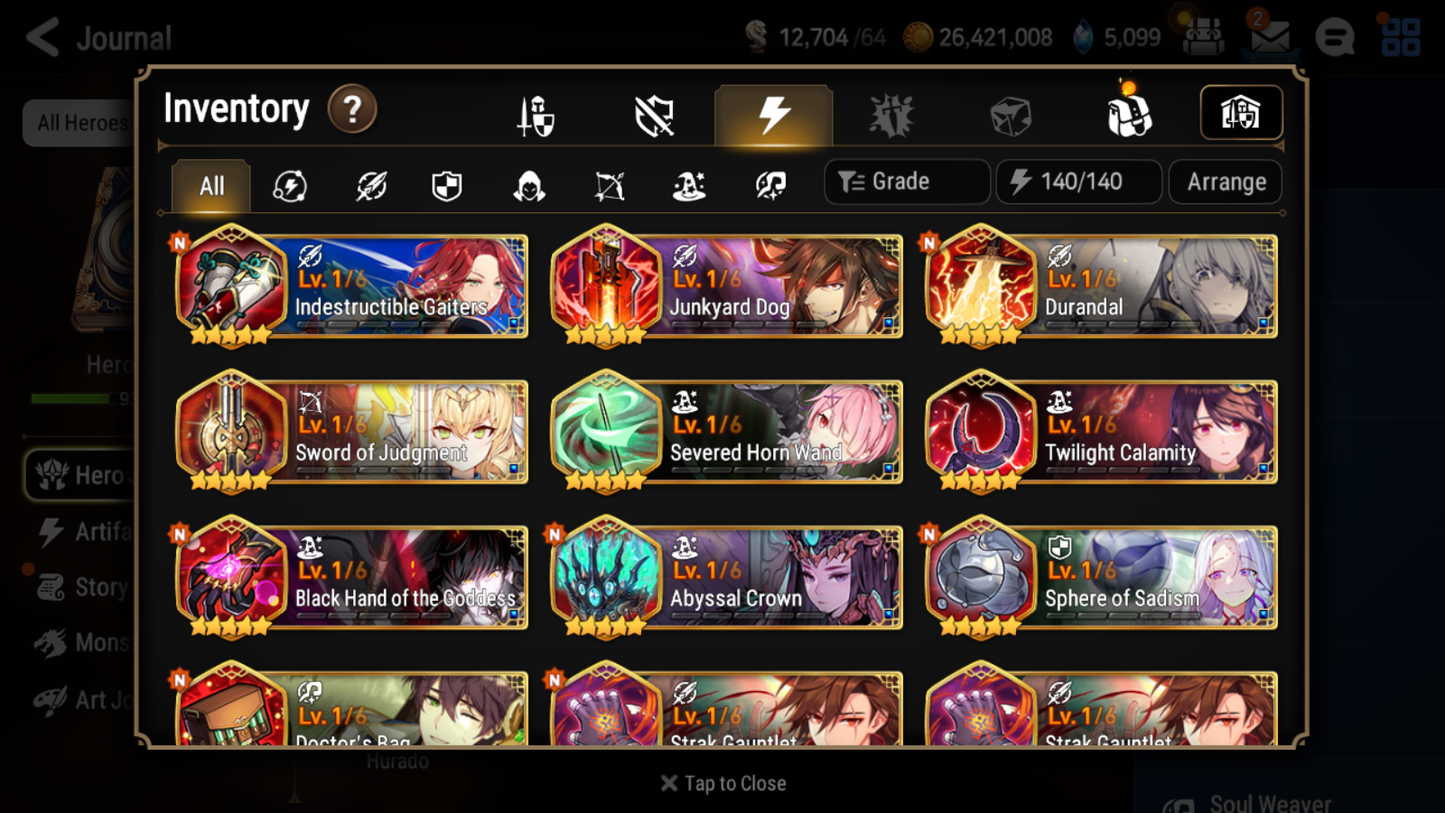Image resolution: width=1445 pixels, height=813 pixels.
Task: Enable the All artifacts filter
Action: [210, 186]
